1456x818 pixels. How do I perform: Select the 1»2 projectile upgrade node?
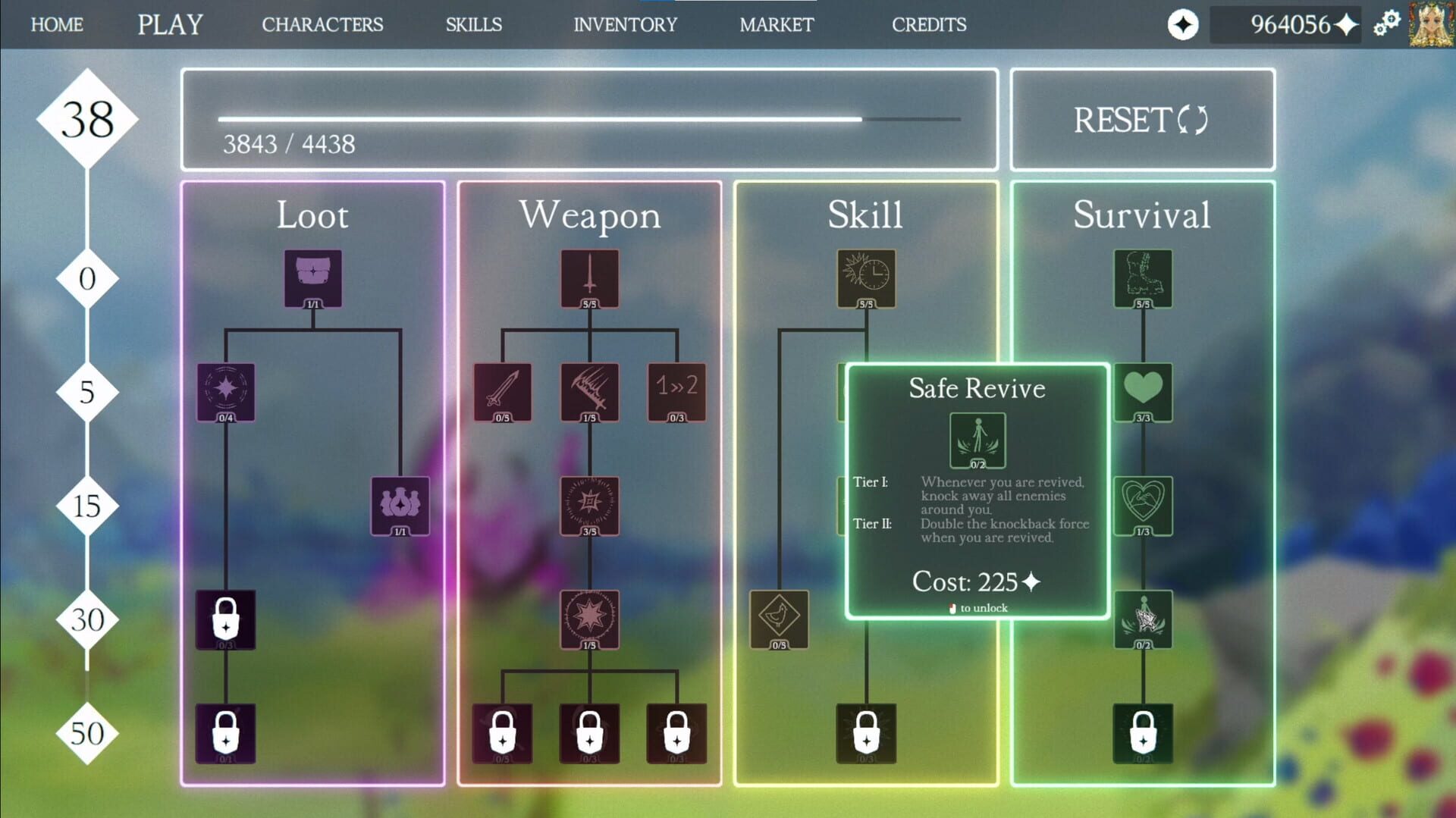[x=676, y=391]
